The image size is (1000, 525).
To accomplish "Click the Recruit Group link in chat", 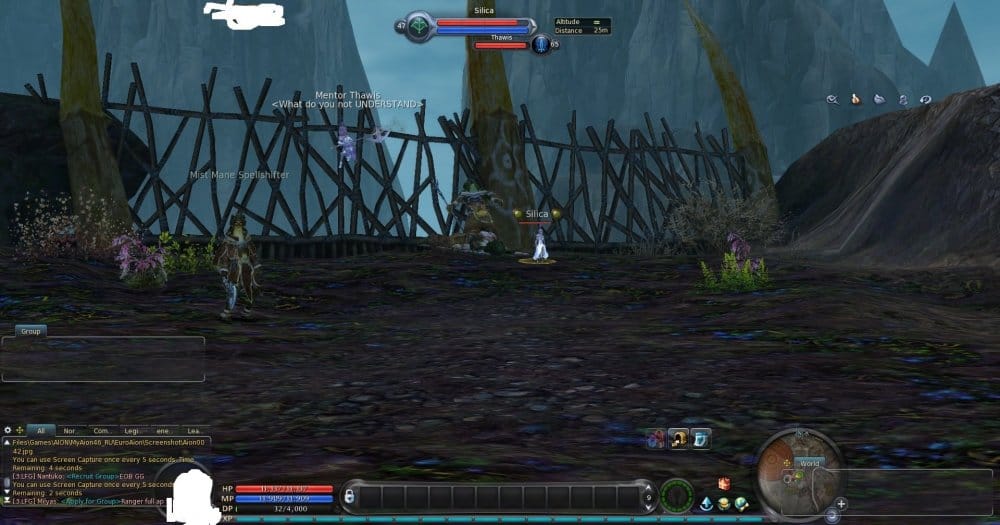I will tap(94, 477).
